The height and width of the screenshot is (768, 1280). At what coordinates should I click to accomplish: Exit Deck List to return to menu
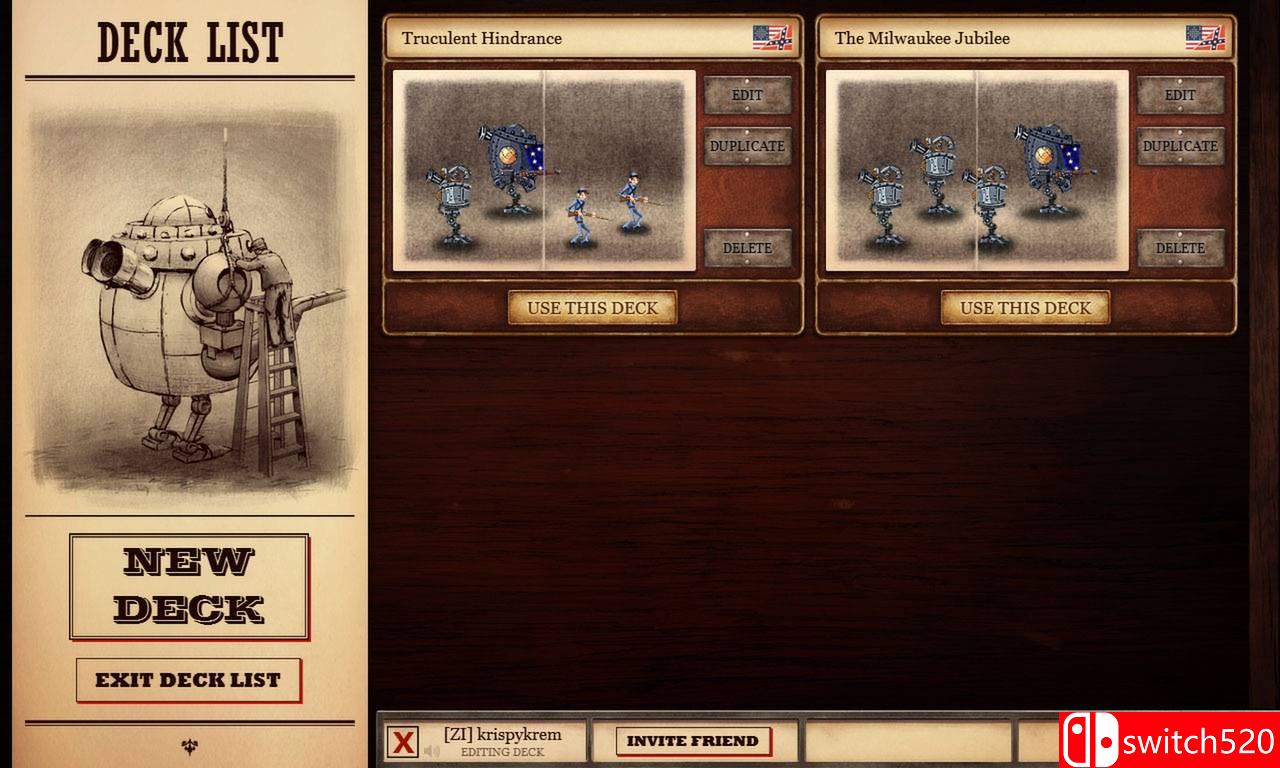[189, 680]
